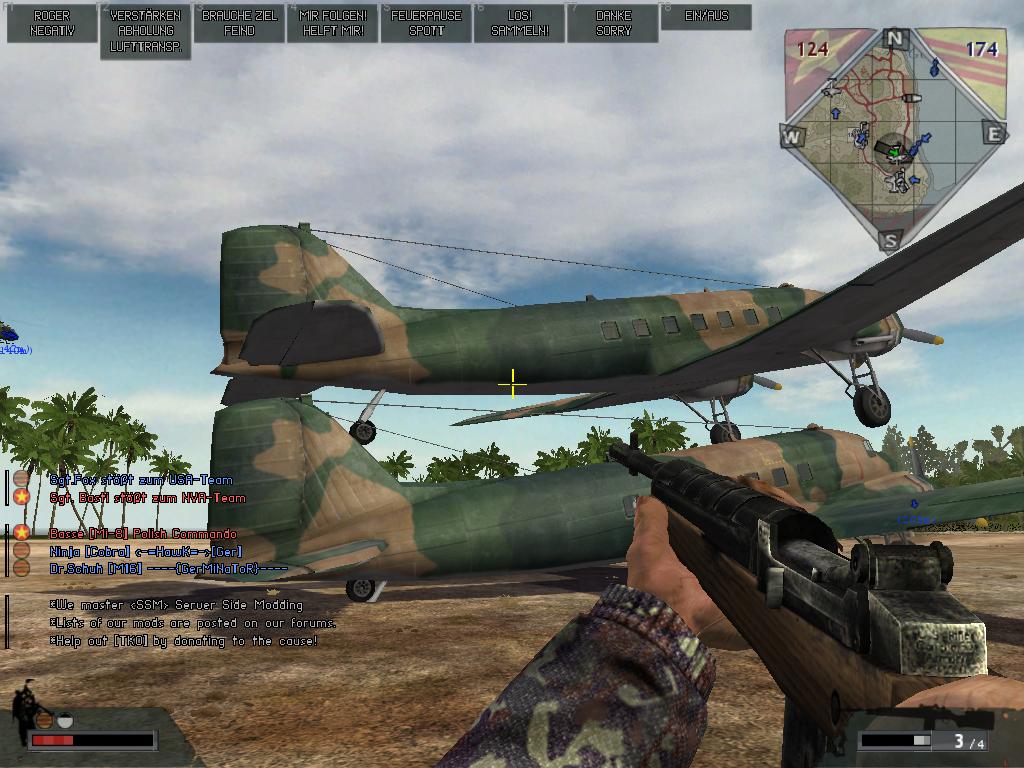The height and width of the screenshot is (768, 1024).
Task: Select the Basse [Mi-8] Polish Commando kill entry
Action: (x=143, y=534)
